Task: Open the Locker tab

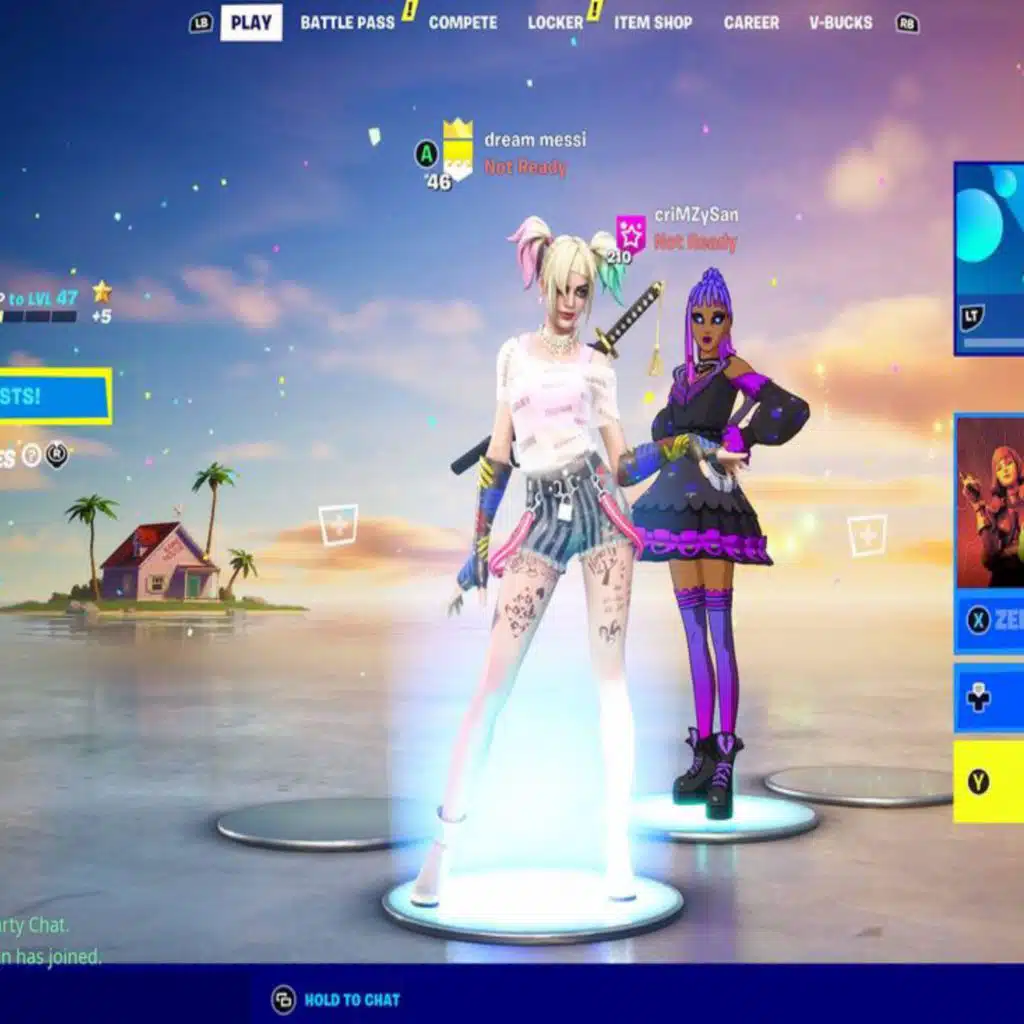Action: click(x=555, y=22)
